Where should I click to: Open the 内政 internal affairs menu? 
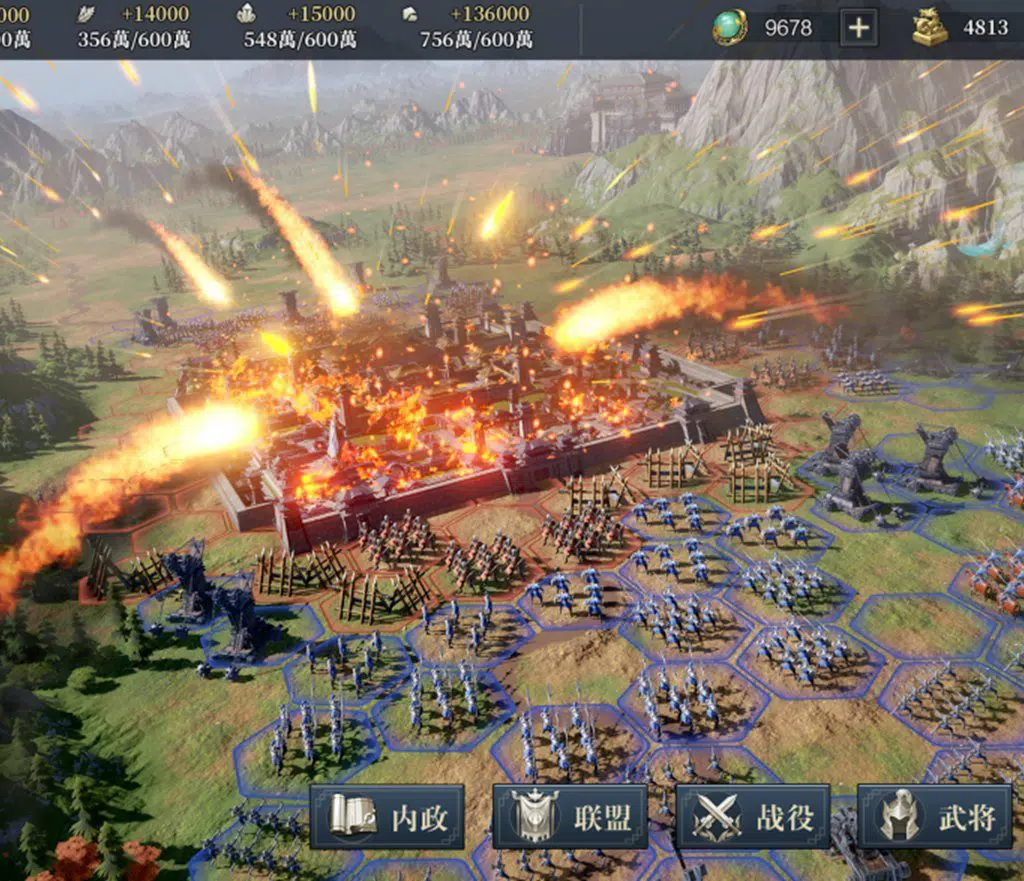pos(387,817)
